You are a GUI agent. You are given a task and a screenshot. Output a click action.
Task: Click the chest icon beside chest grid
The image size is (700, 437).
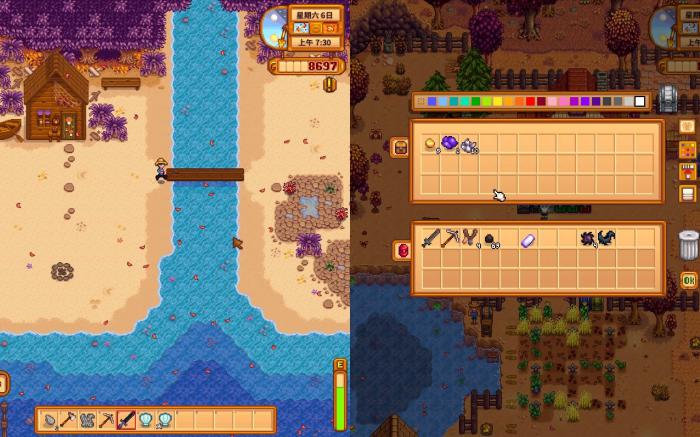coord(400,148)
